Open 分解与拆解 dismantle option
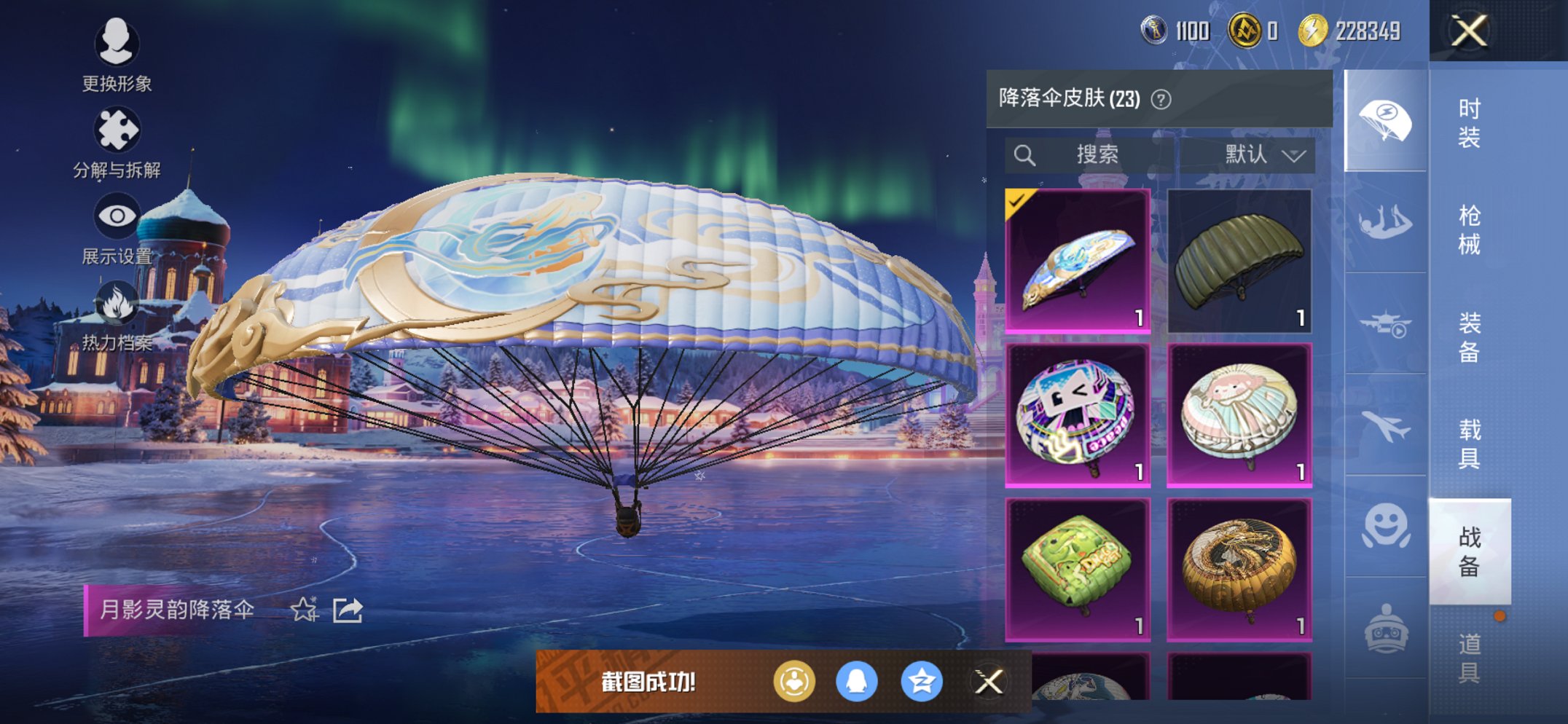1568x724 pixels. pos(117,127)
